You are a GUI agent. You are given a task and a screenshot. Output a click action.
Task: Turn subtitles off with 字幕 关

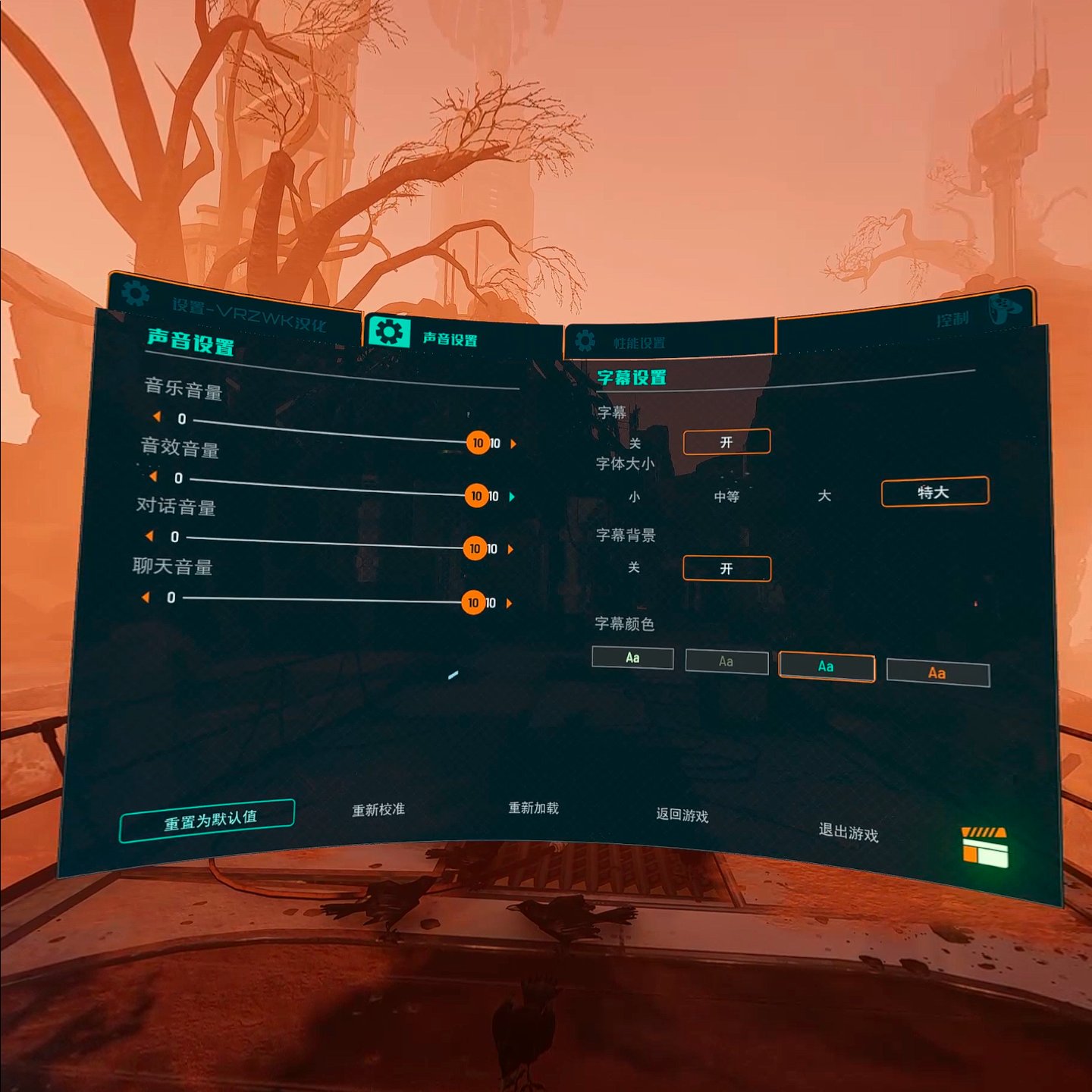point(635,444)
